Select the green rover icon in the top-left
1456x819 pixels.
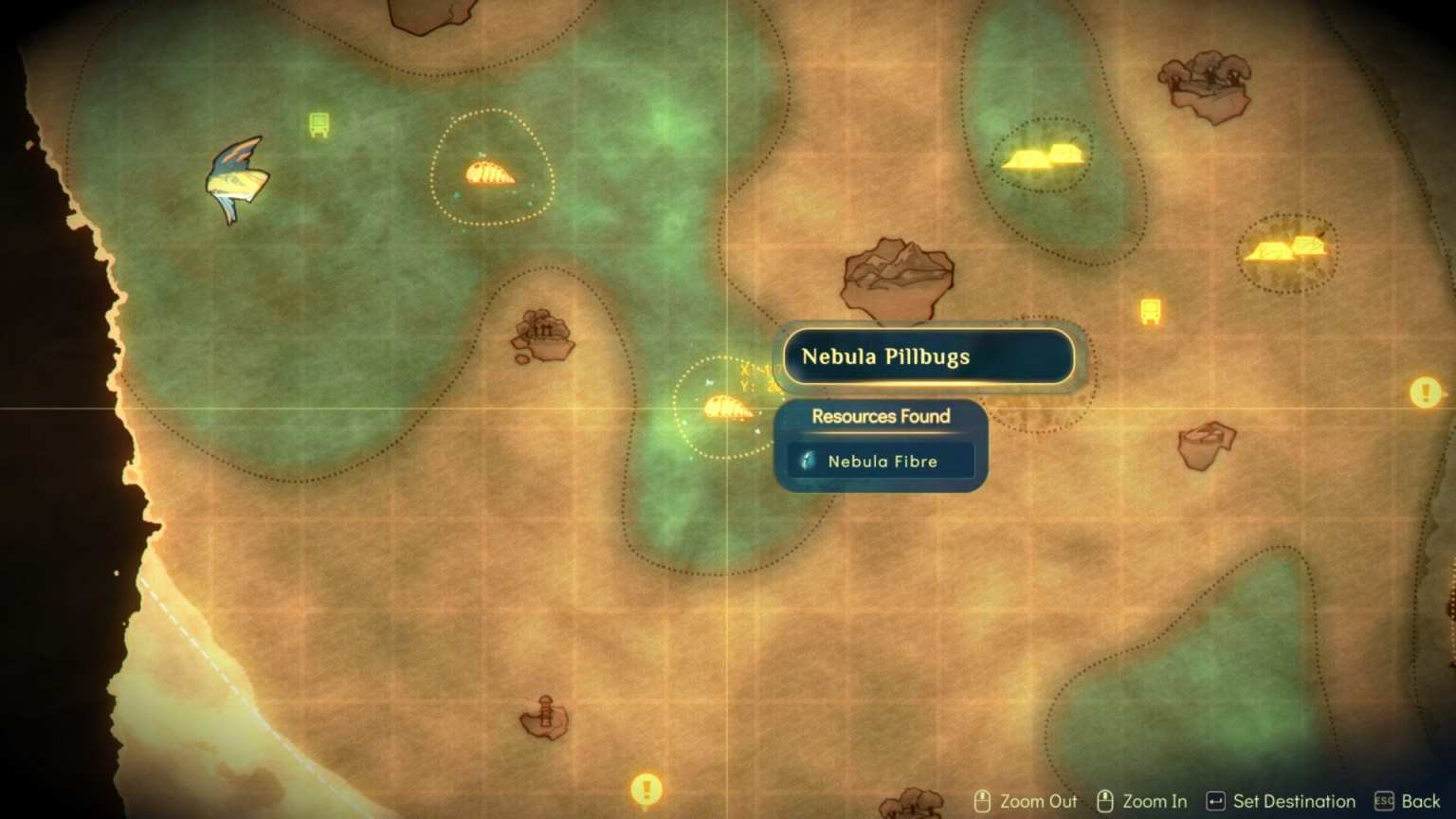[x=317, y=121]
